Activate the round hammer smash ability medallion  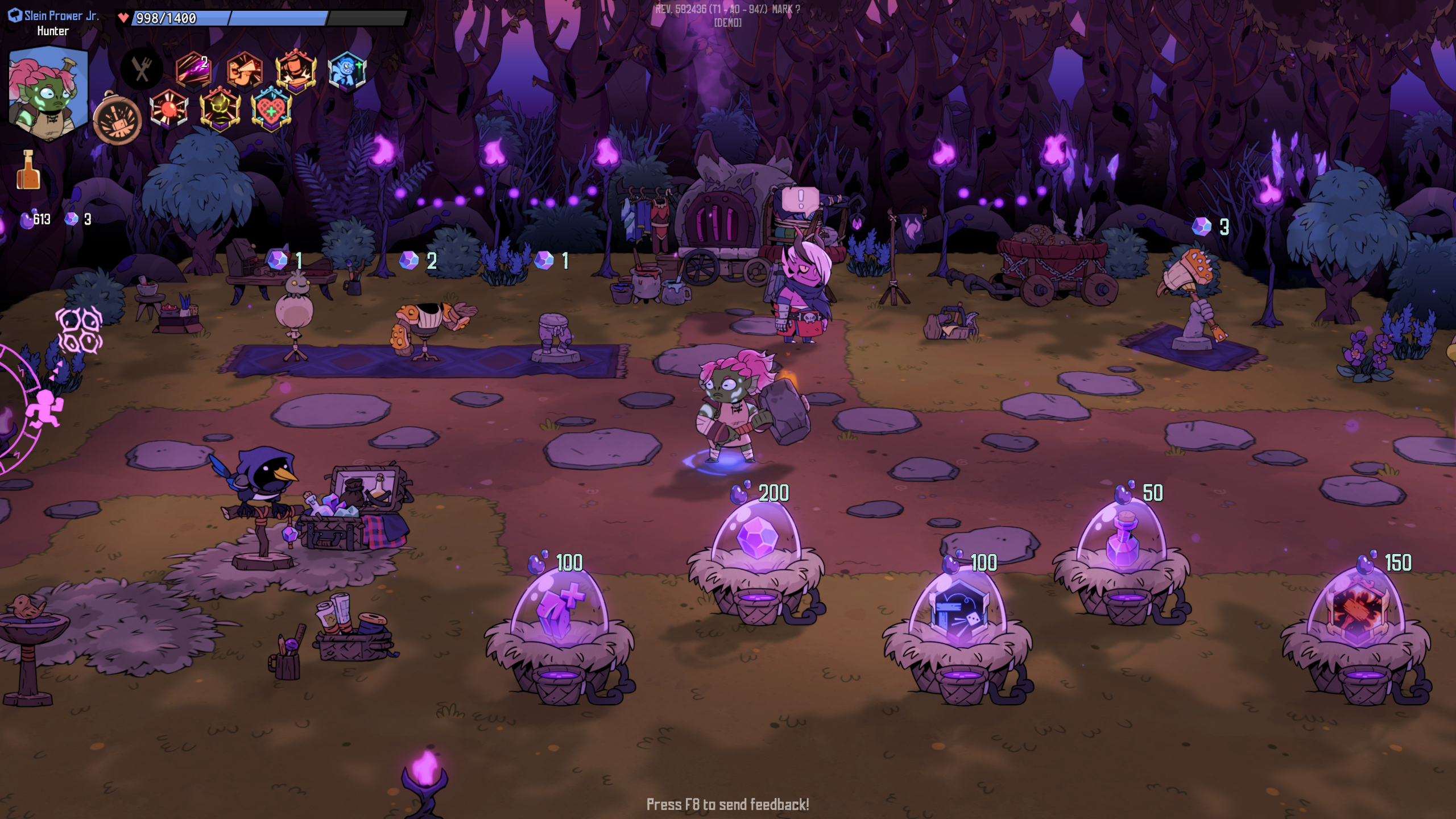(117, 121)
